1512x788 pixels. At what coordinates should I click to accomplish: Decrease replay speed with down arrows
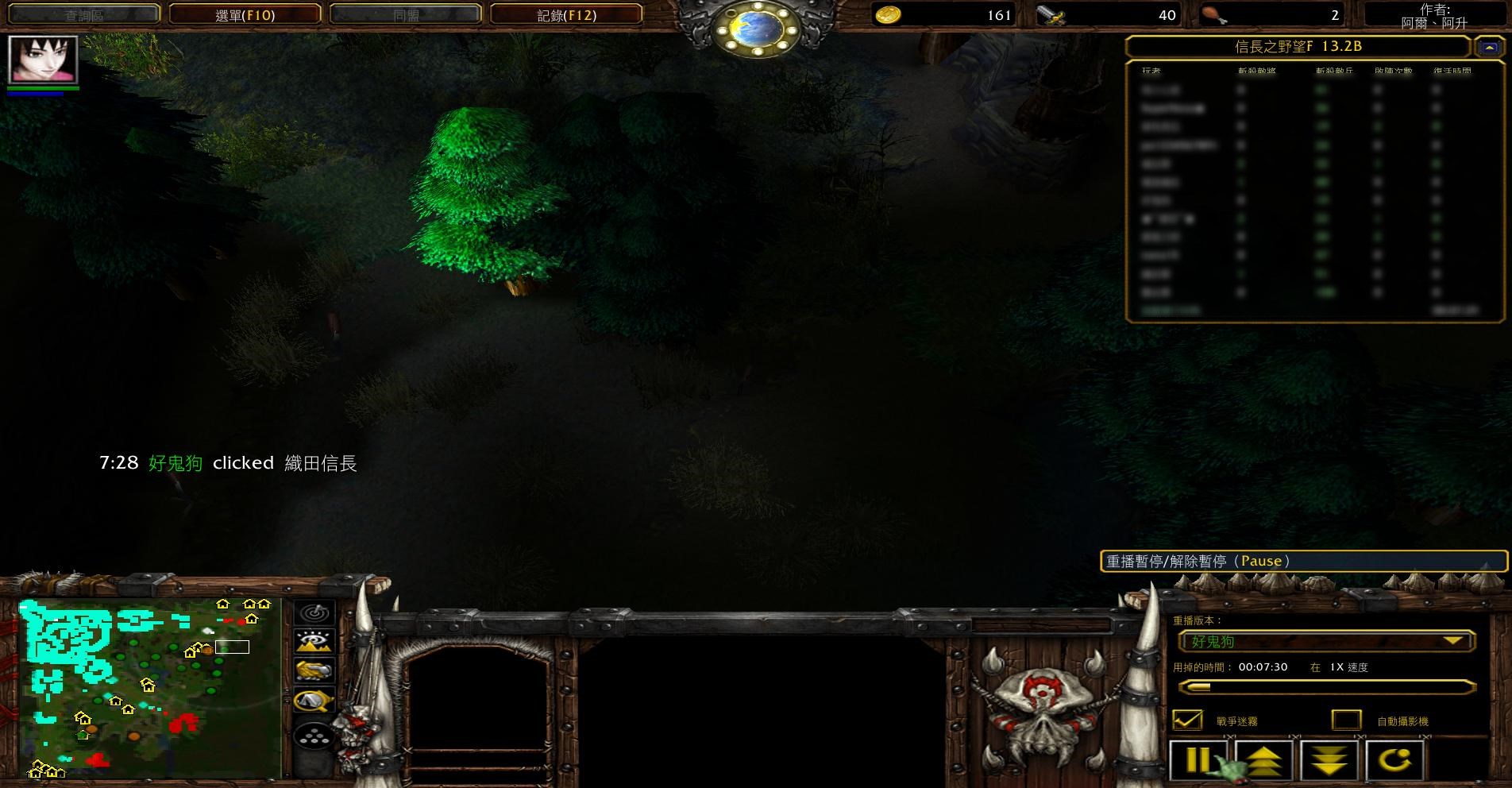pos(1329,760)
